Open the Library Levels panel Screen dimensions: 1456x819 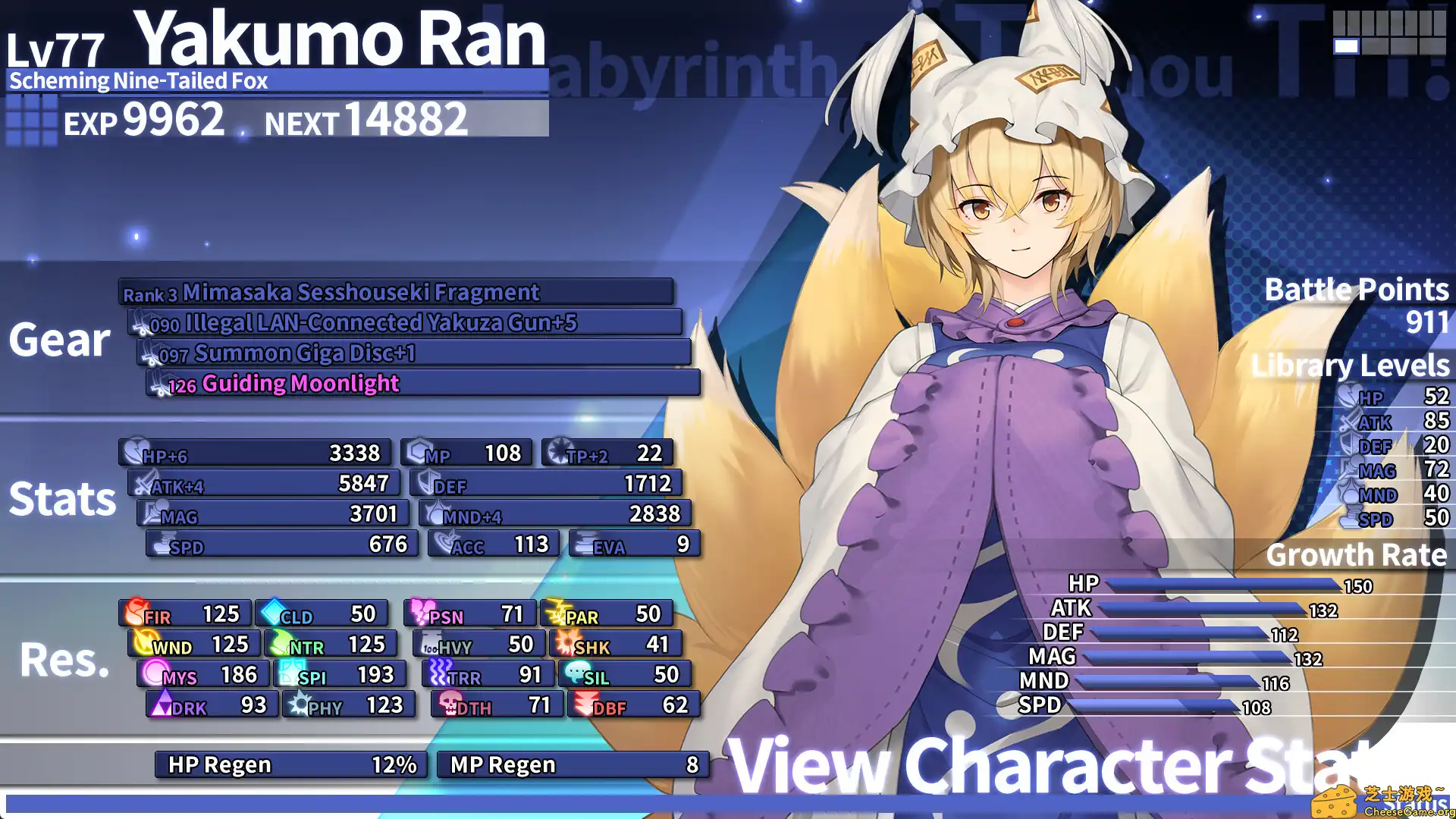click(1351, 365)
